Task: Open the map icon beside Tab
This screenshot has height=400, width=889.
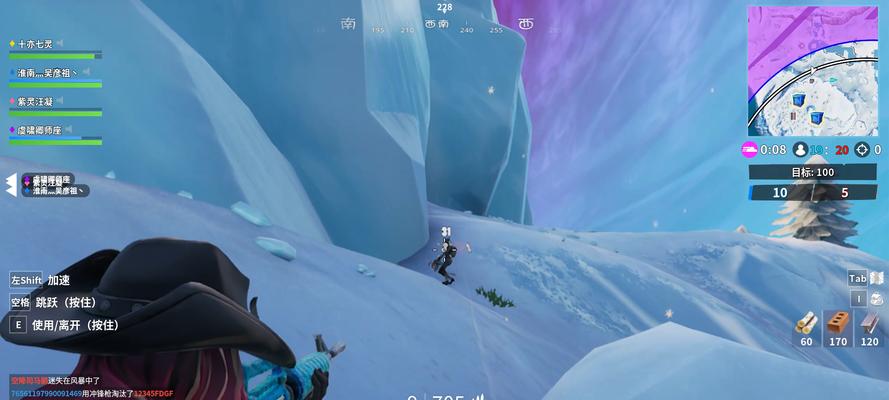Action: click(878, 278)
